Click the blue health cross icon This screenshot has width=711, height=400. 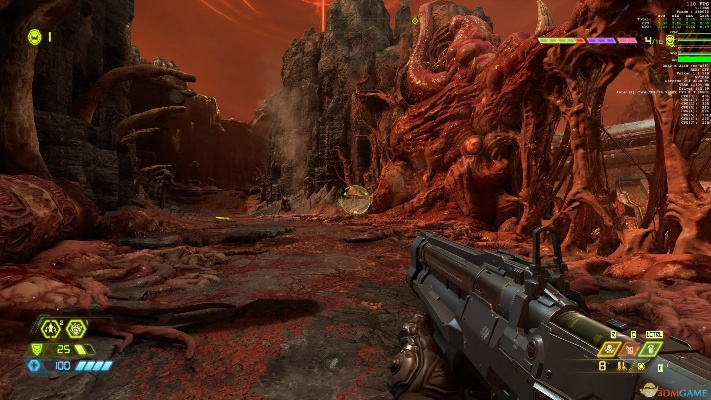pos(36,366)
